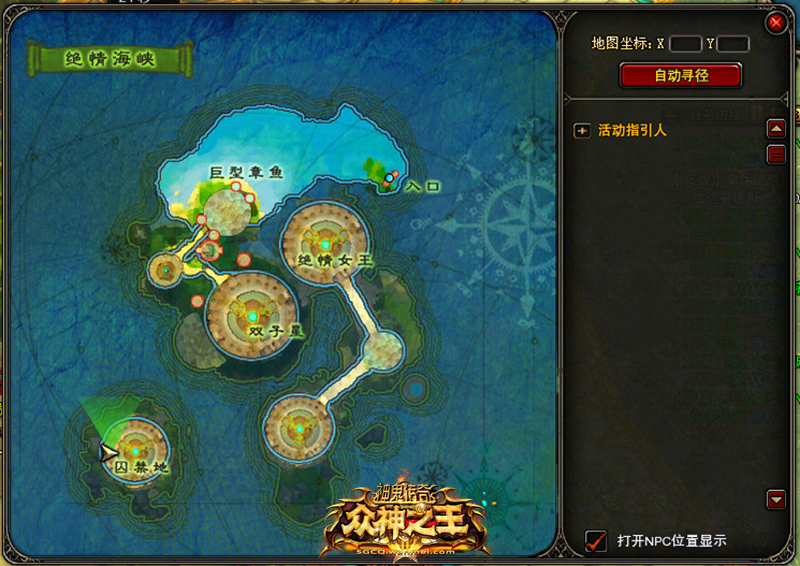Click the NPC list scrollbar grip handle
Screen dimensions: 800x566
point(775,154)
